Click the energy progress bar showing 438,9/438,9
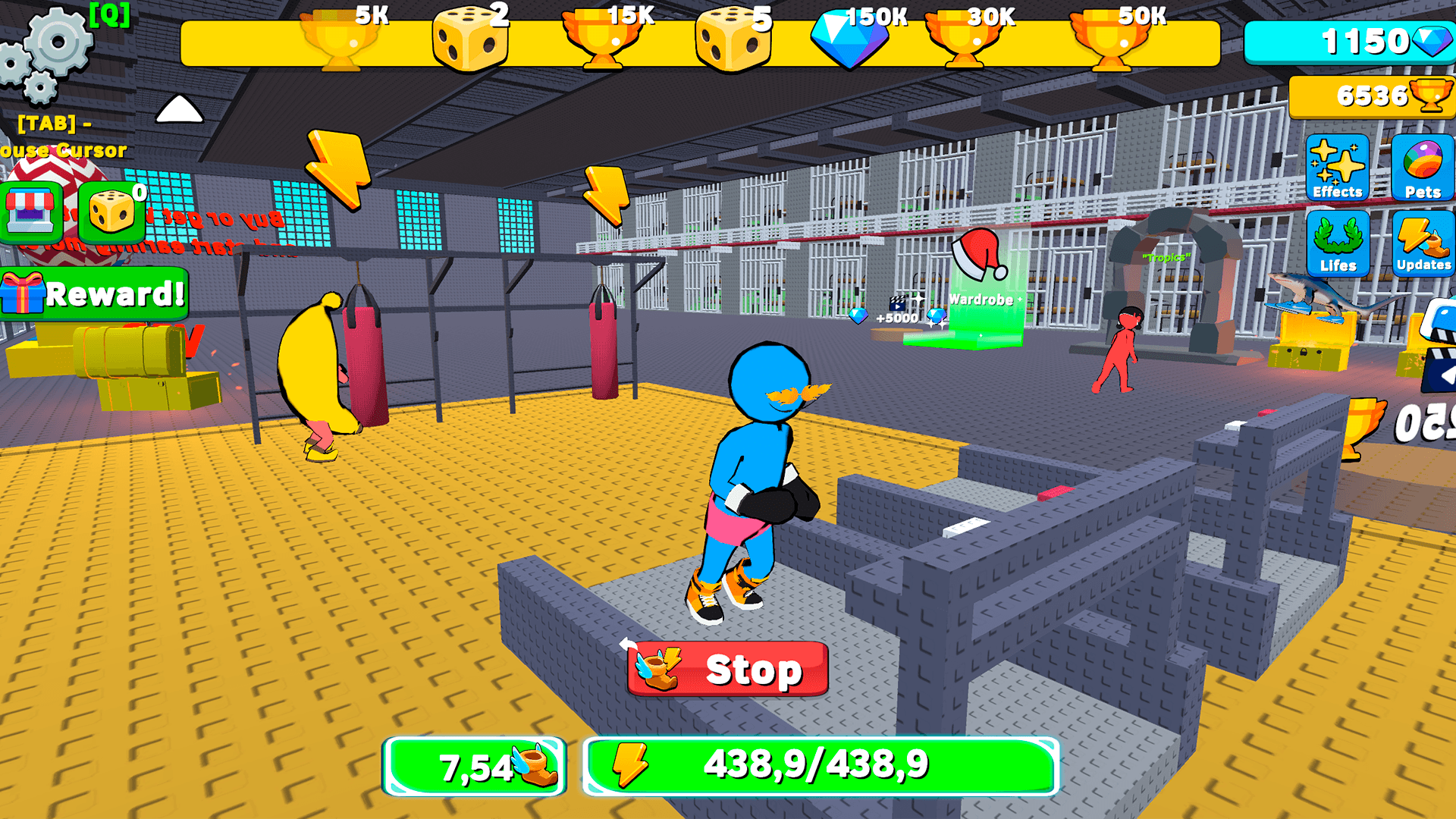This screenshot has height=819, width=1456. (815, 764)
